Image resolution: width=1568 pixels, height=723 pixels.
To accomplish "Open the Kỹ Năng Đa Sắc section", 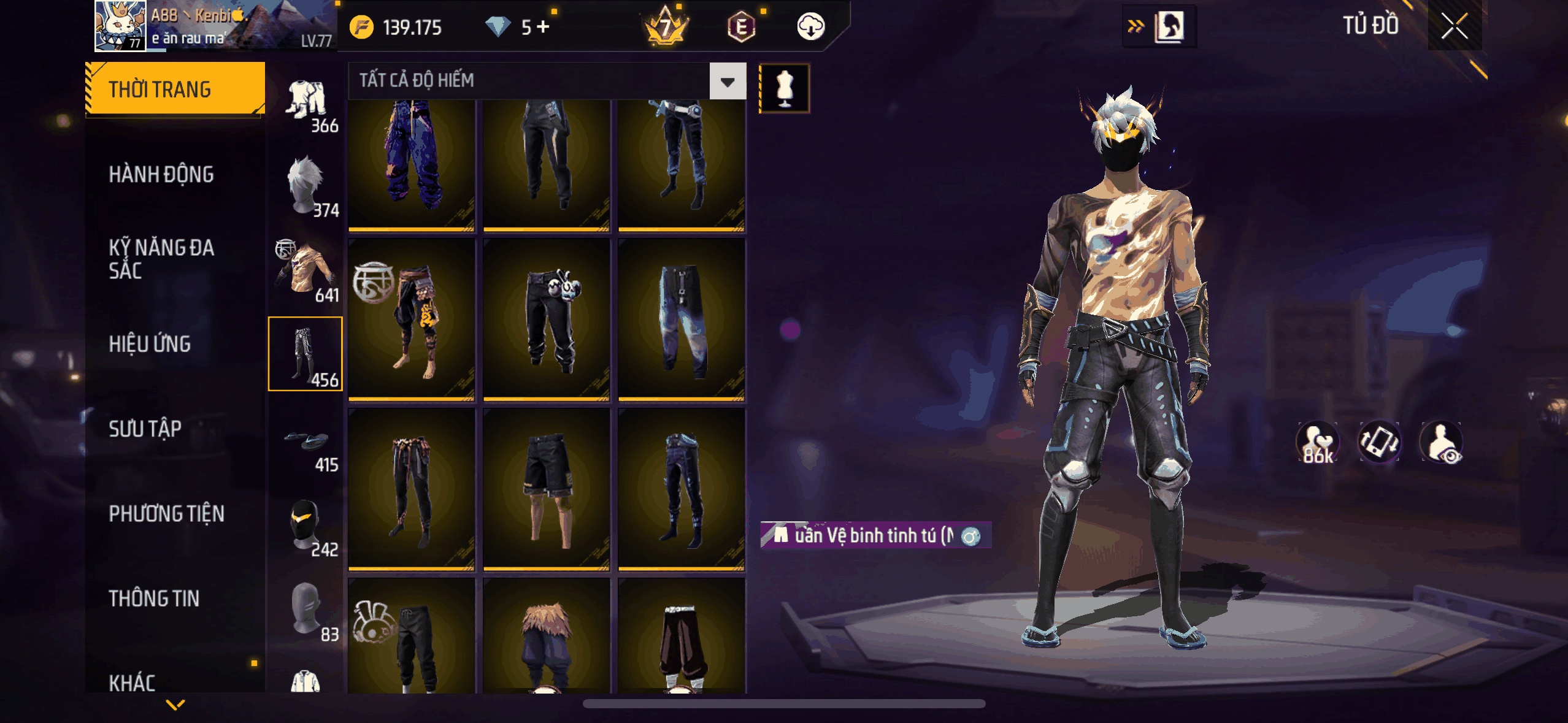I will pyautogui.click(x=161, y=259).
